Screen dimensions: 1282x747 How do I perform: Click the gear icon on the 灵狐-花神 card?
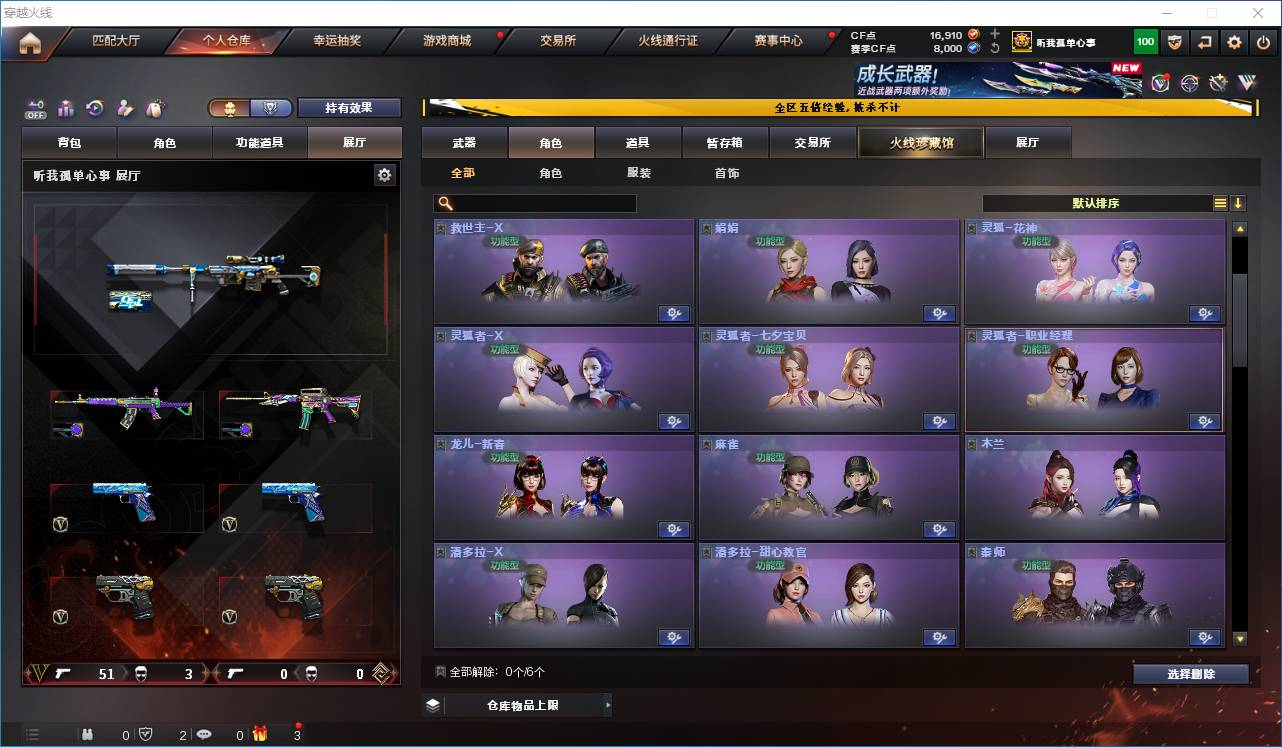click(x=1204, y=312)
